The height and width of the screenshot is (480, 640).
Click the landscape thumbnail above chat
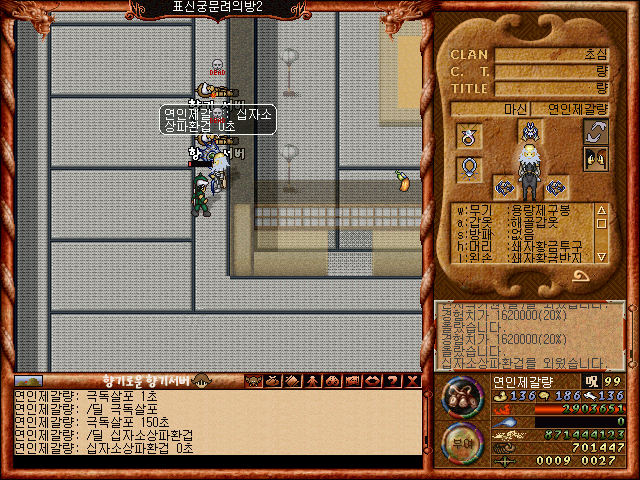pyautogui.click(x=29, y=380)
